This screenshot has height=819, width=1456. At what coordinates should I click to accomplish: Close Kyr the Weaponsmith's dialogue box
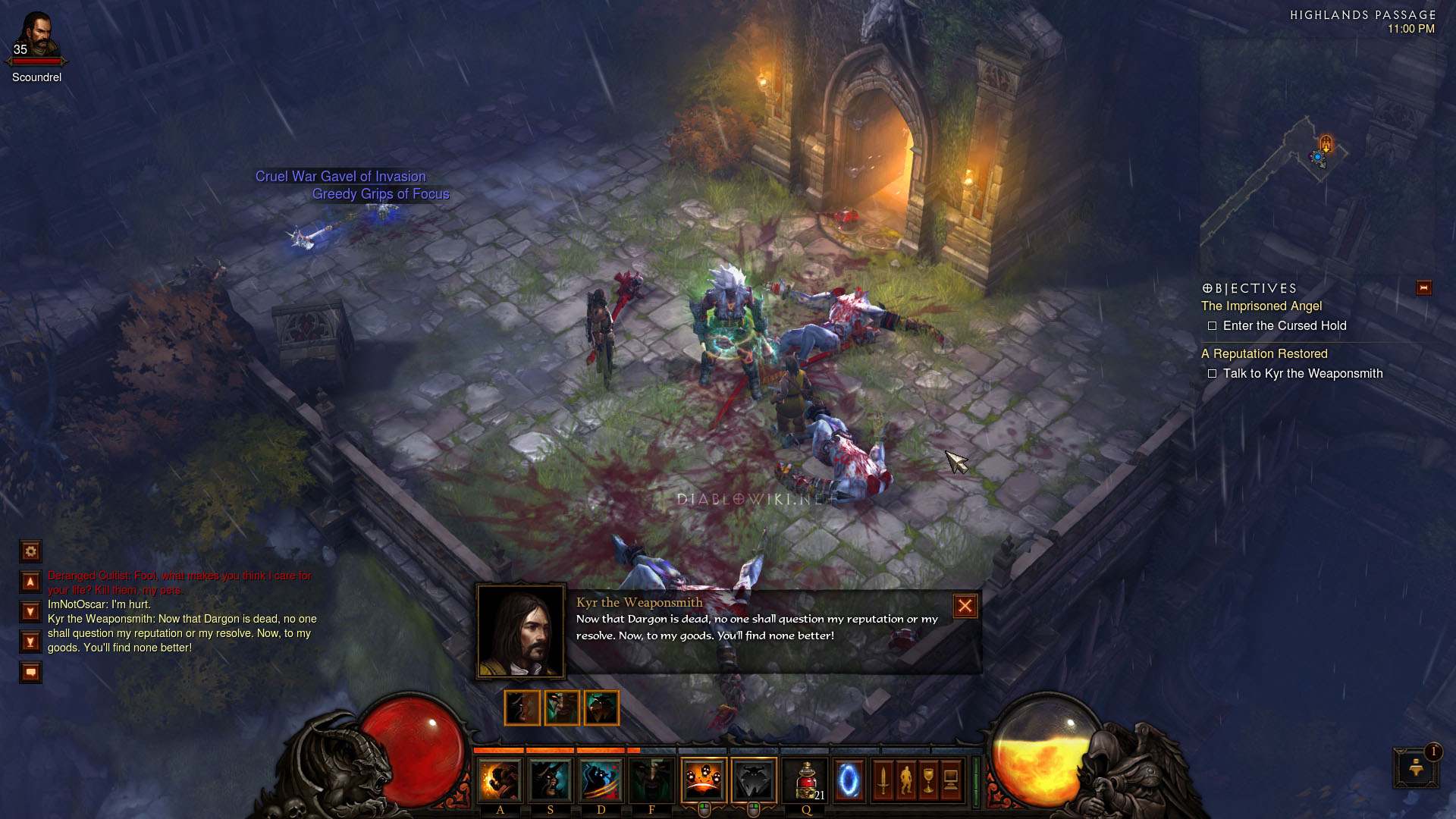965,606
